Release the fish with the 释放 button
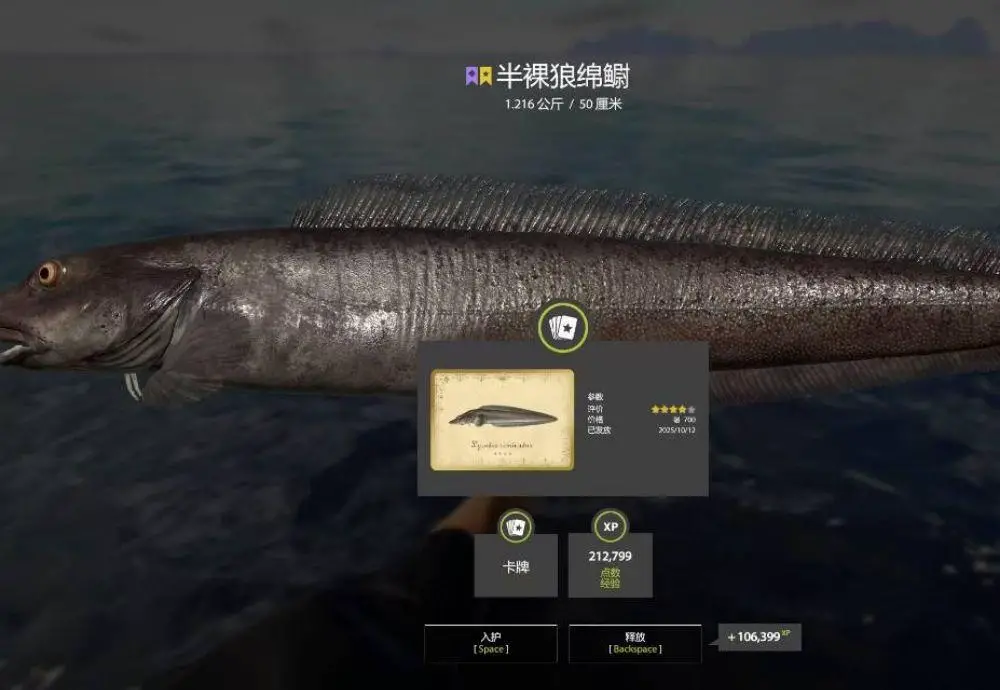This screenshot has height=690, width=1000. [x=635, y=643]
